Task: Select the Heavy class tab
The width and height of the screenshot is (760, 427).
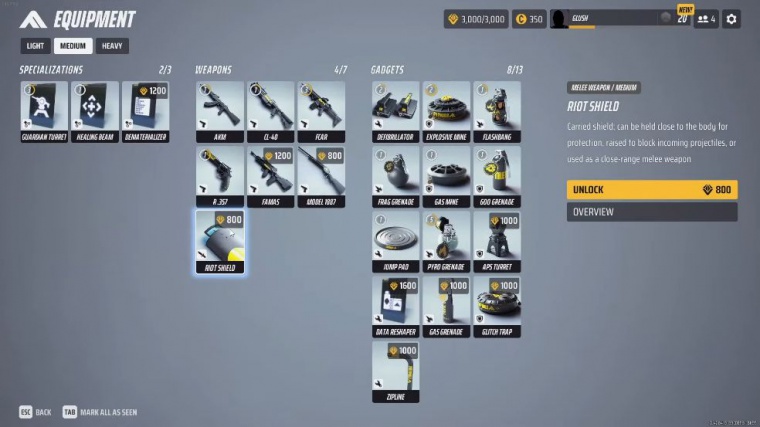Action: point(112,46)
